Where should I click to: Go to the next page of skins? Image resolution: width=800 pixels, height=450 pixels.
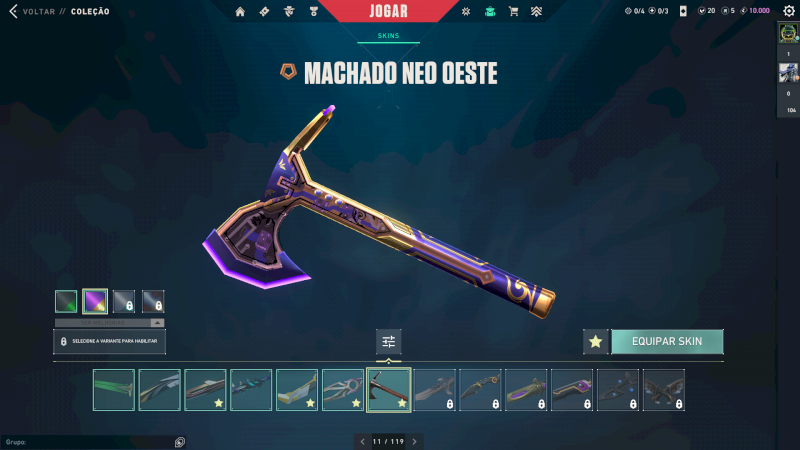pos(415,441)
